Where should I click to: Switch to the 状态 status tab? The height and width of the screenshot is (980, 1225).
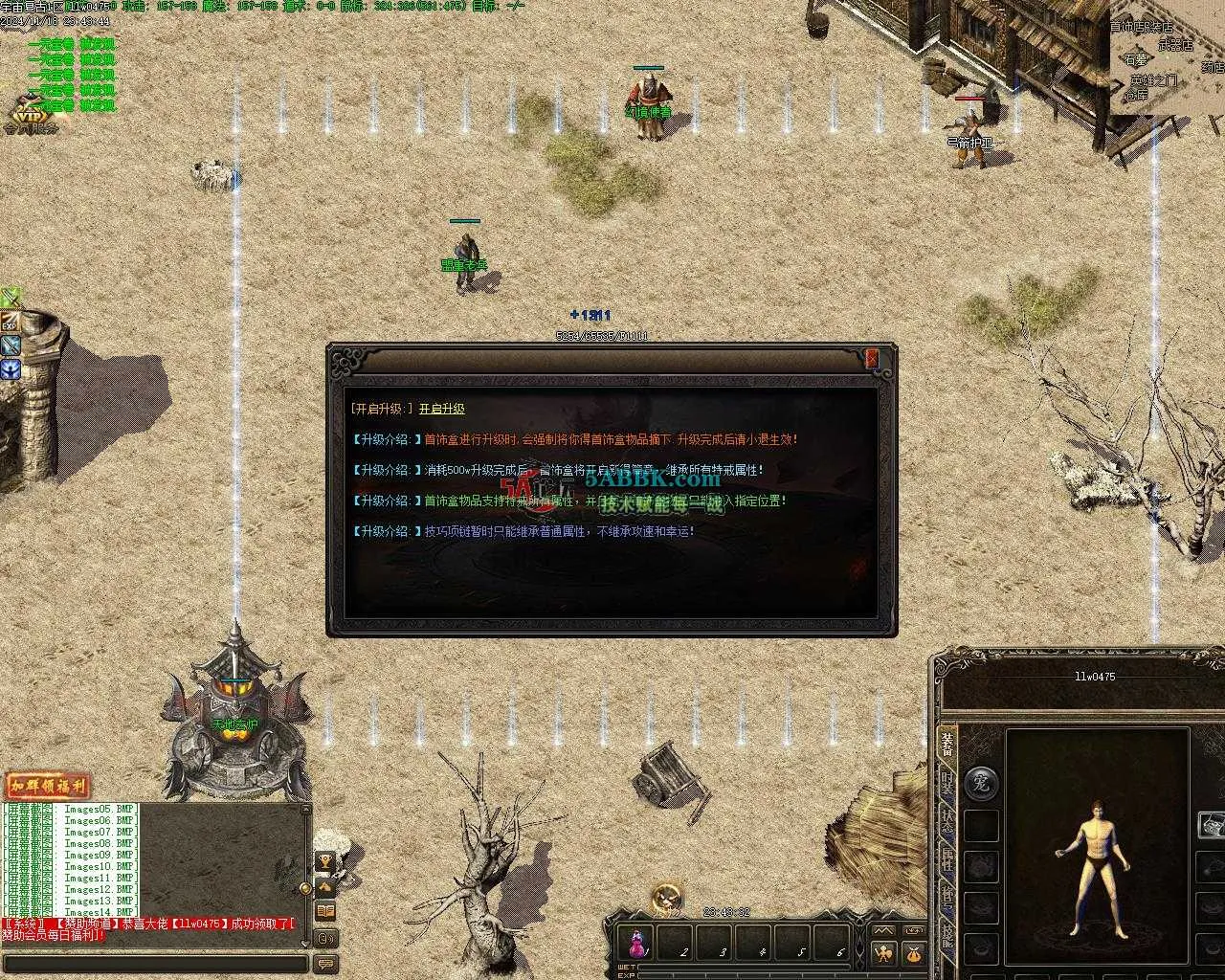pos(947,823)
